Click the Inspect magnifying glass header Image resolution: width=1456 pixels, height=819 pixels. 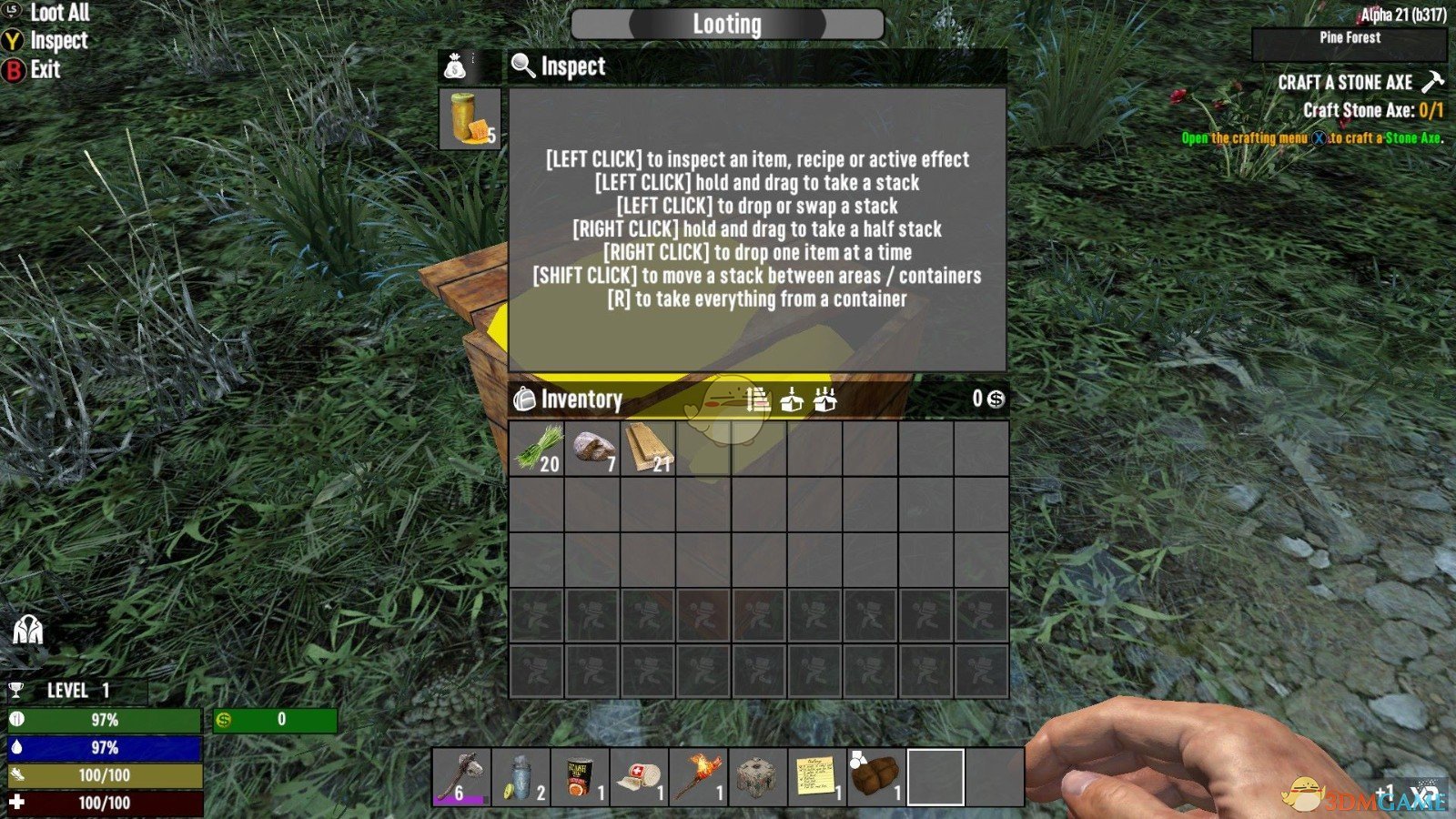(523, 66)
